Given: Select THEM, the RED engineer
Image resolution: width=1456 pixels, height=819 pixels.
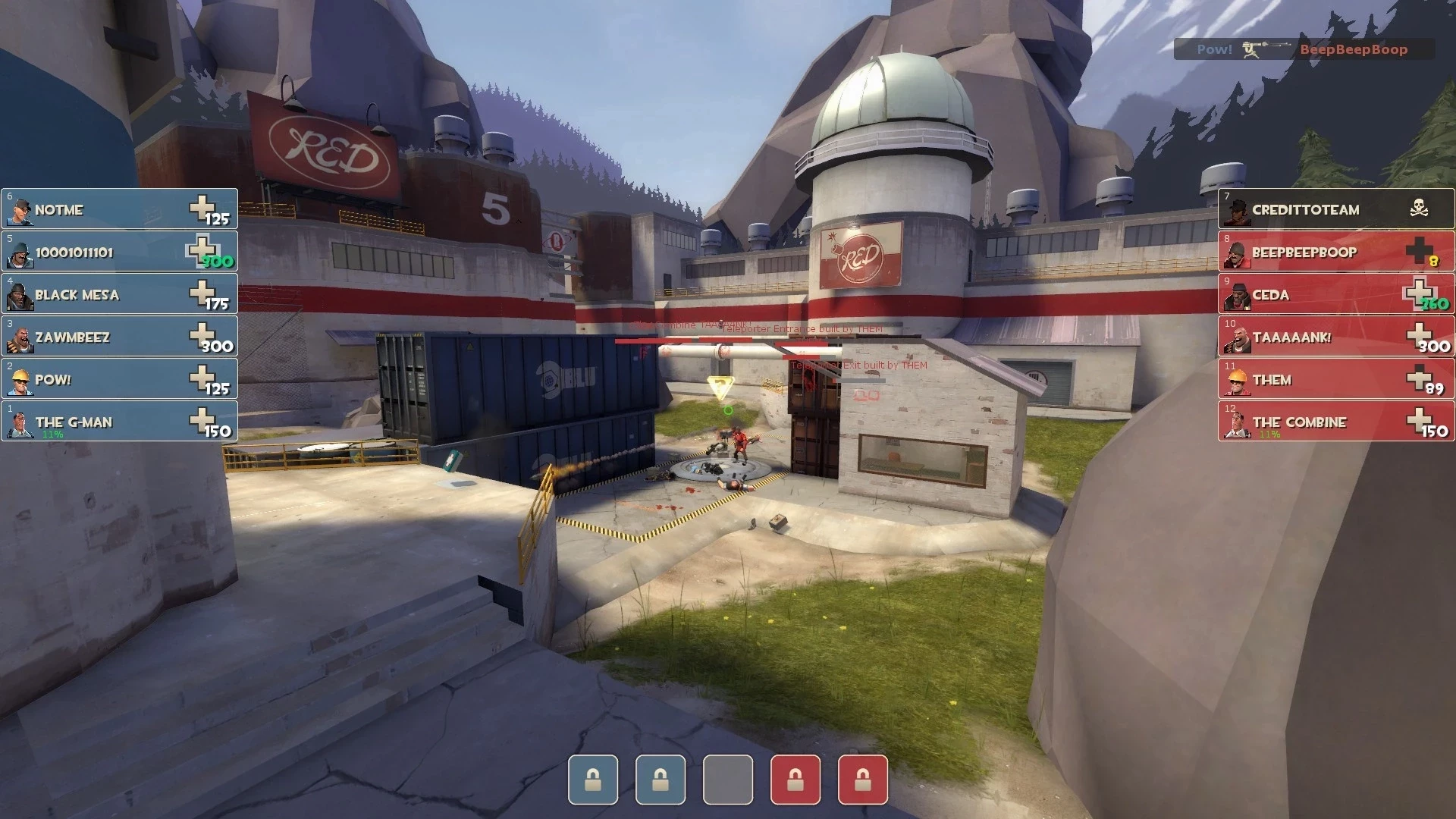Looking at the screenshot, I should coord(1336,379).
